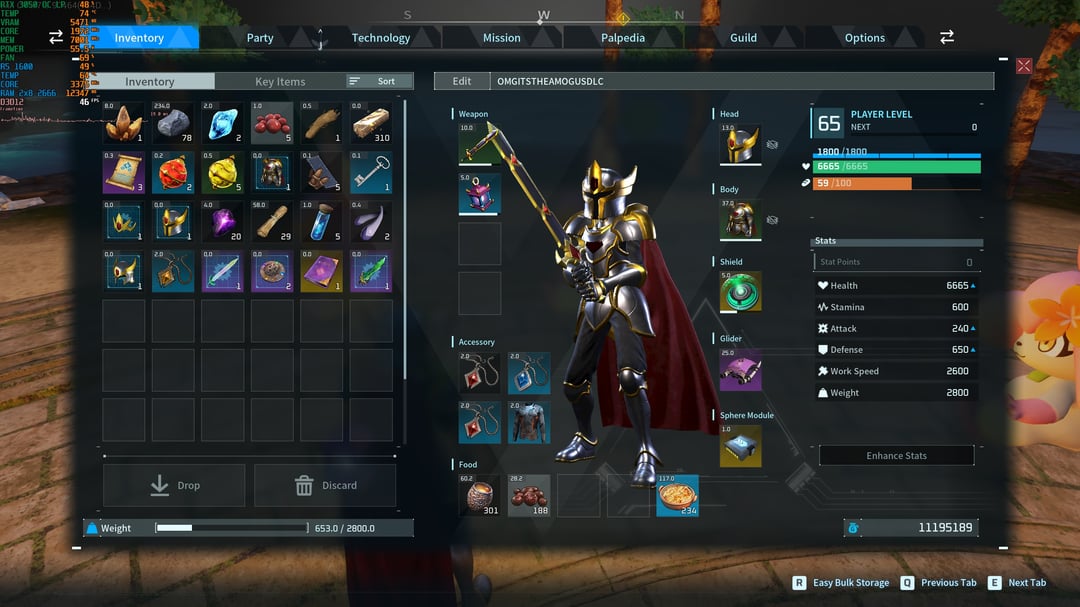The width and height of the screenshot is (1080, 607).
Task: Click the equipped green Shield slot
Action: (x=740, y=292)
